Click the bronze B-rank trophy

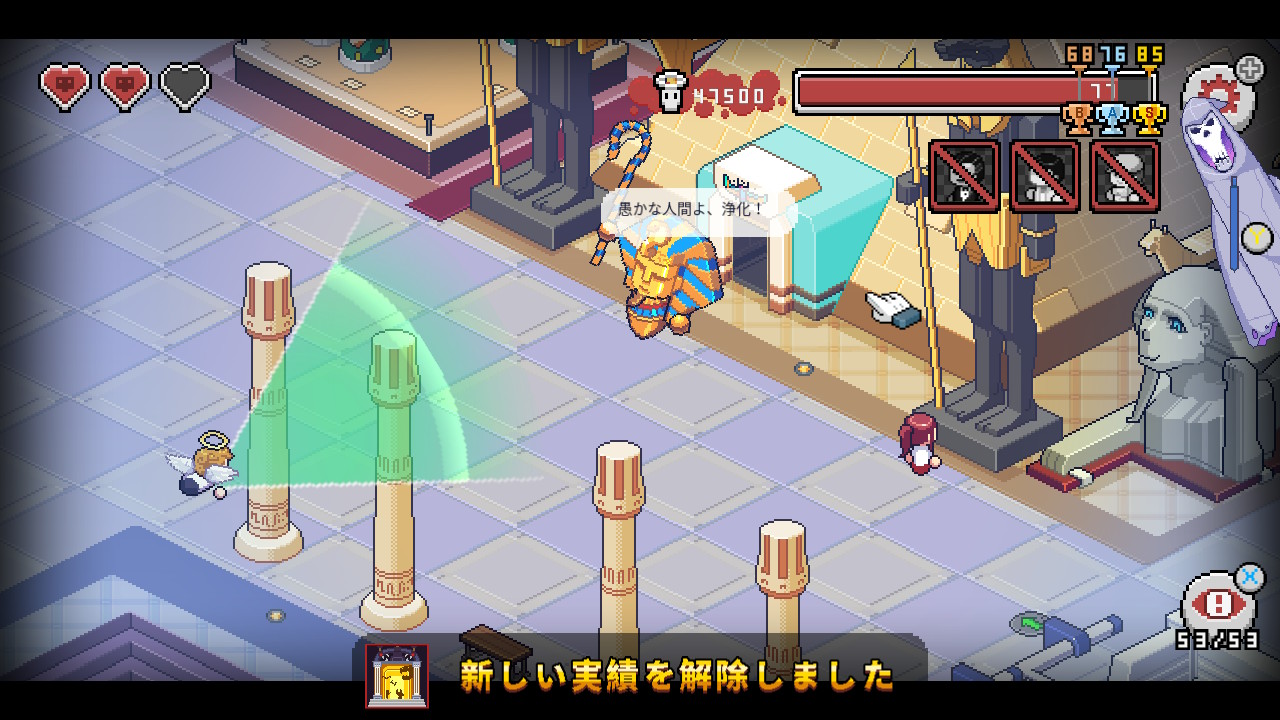pos(1078,118)
